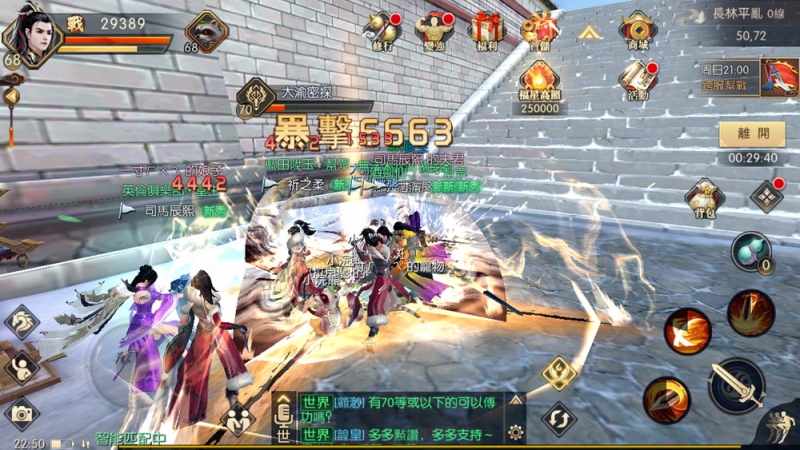Open the diamond menu icon beside the backpack

767,195
